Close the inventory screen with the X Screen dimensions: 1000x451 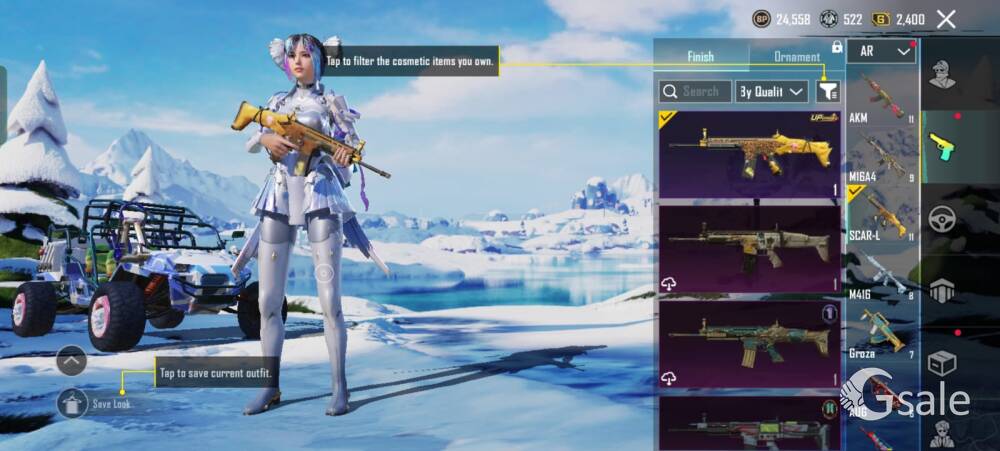tap(946, 19)
